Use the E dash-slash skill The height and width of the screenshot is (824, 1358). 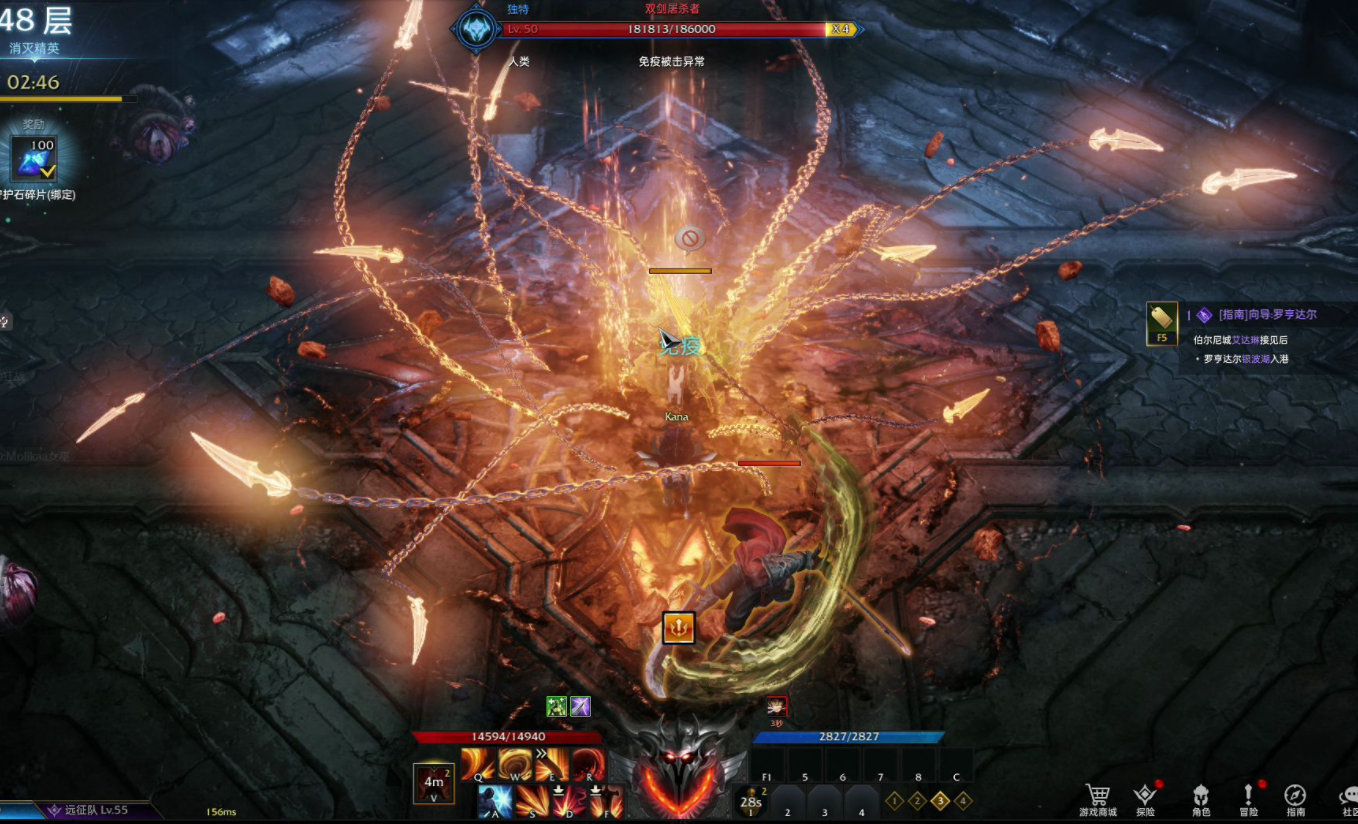point(552,765)
